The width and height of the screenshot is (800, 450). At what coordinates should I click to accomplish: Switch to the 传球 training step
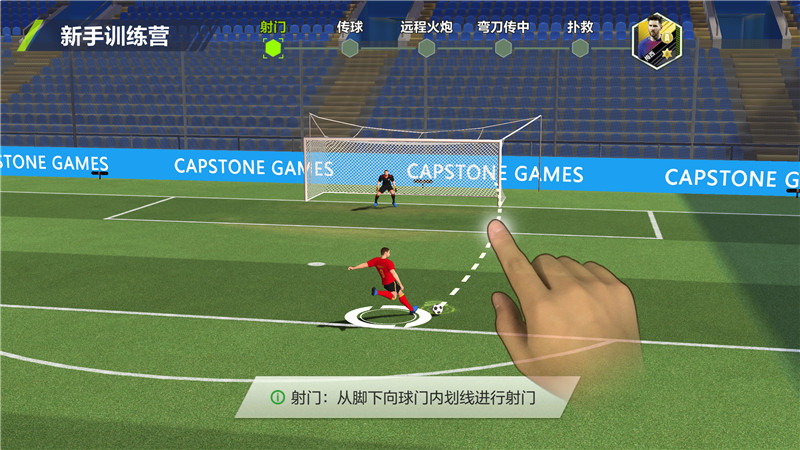tap(349, 46)
